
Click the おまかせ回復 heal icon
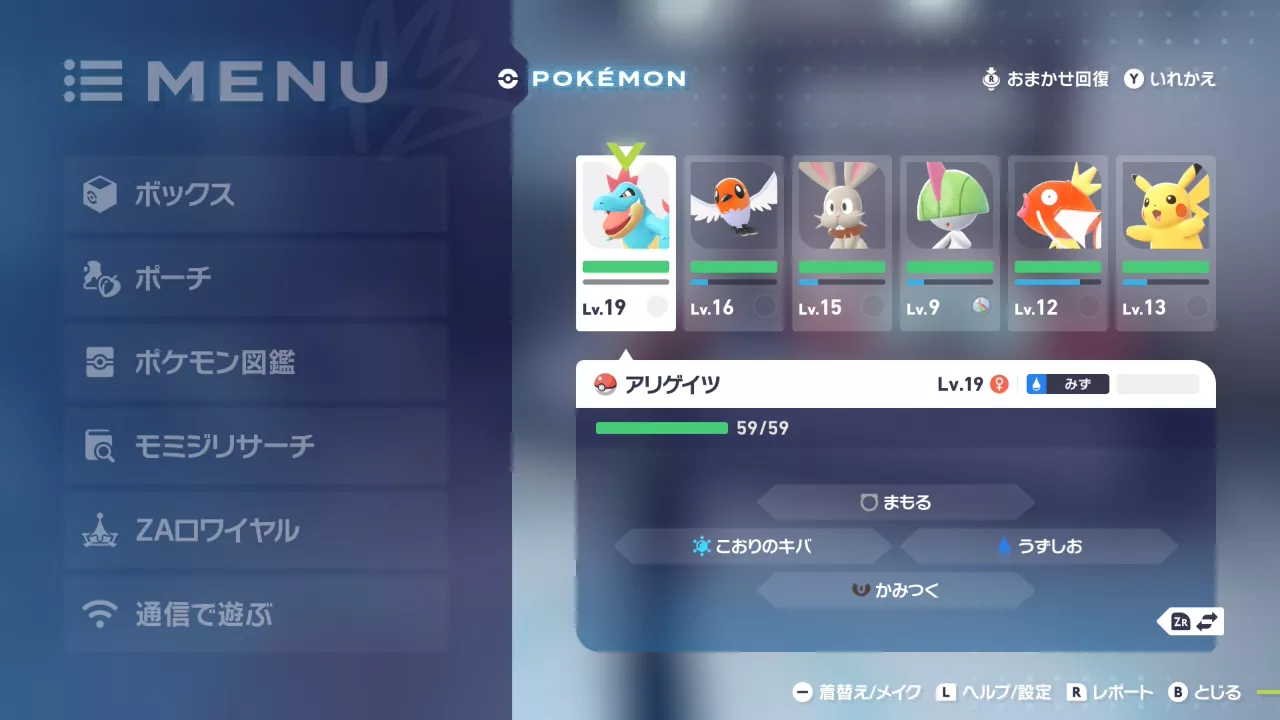coord(991,80)
